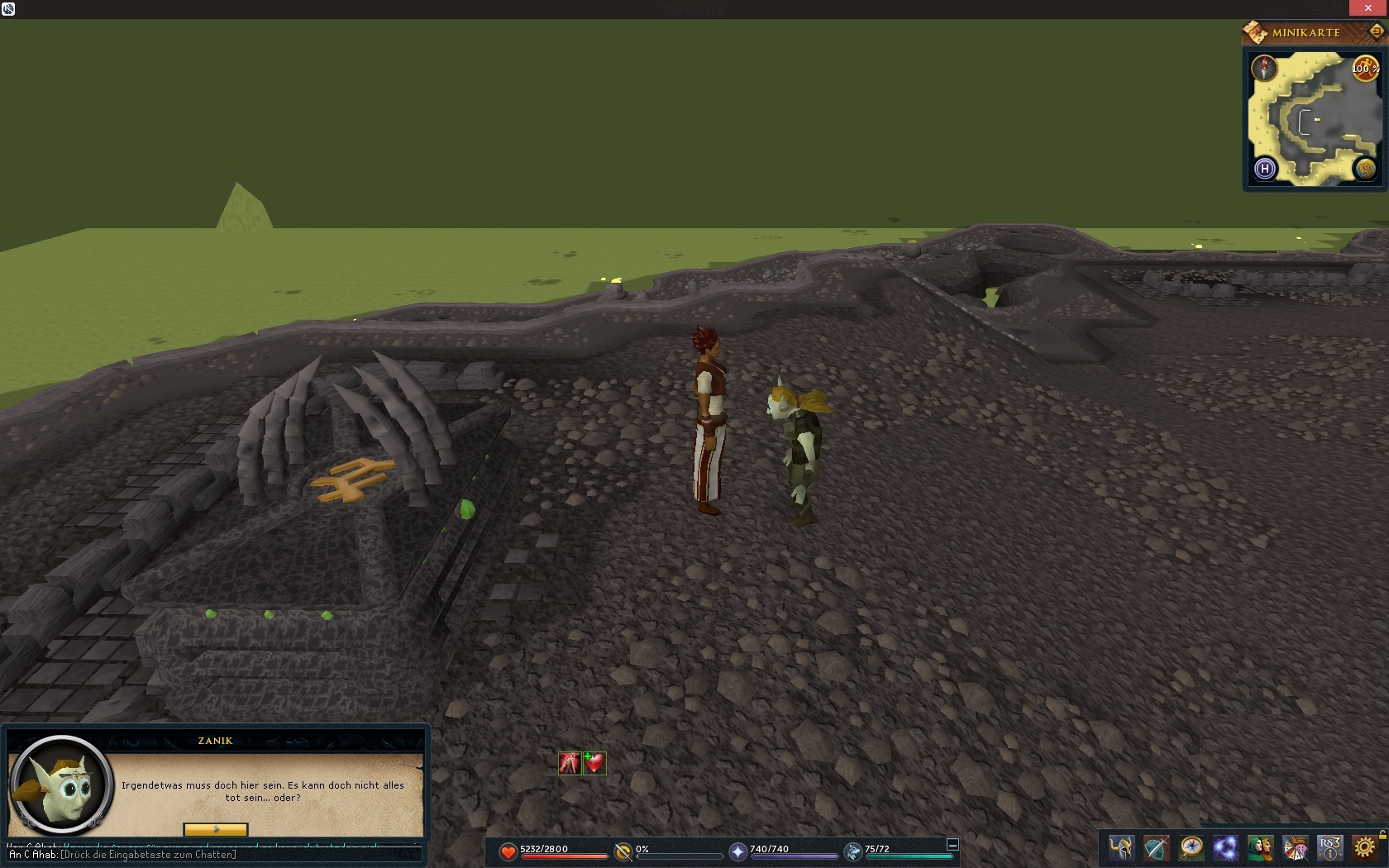This screenshot has height=868, width=1389.
Task: Open the horned helmet Hero menu
Action: (1122, 848)
